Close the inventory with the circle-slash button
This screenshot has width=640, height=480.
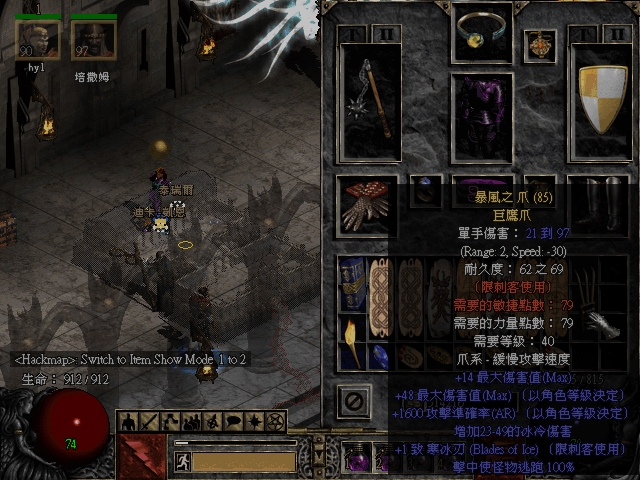(x=352, y=402)
